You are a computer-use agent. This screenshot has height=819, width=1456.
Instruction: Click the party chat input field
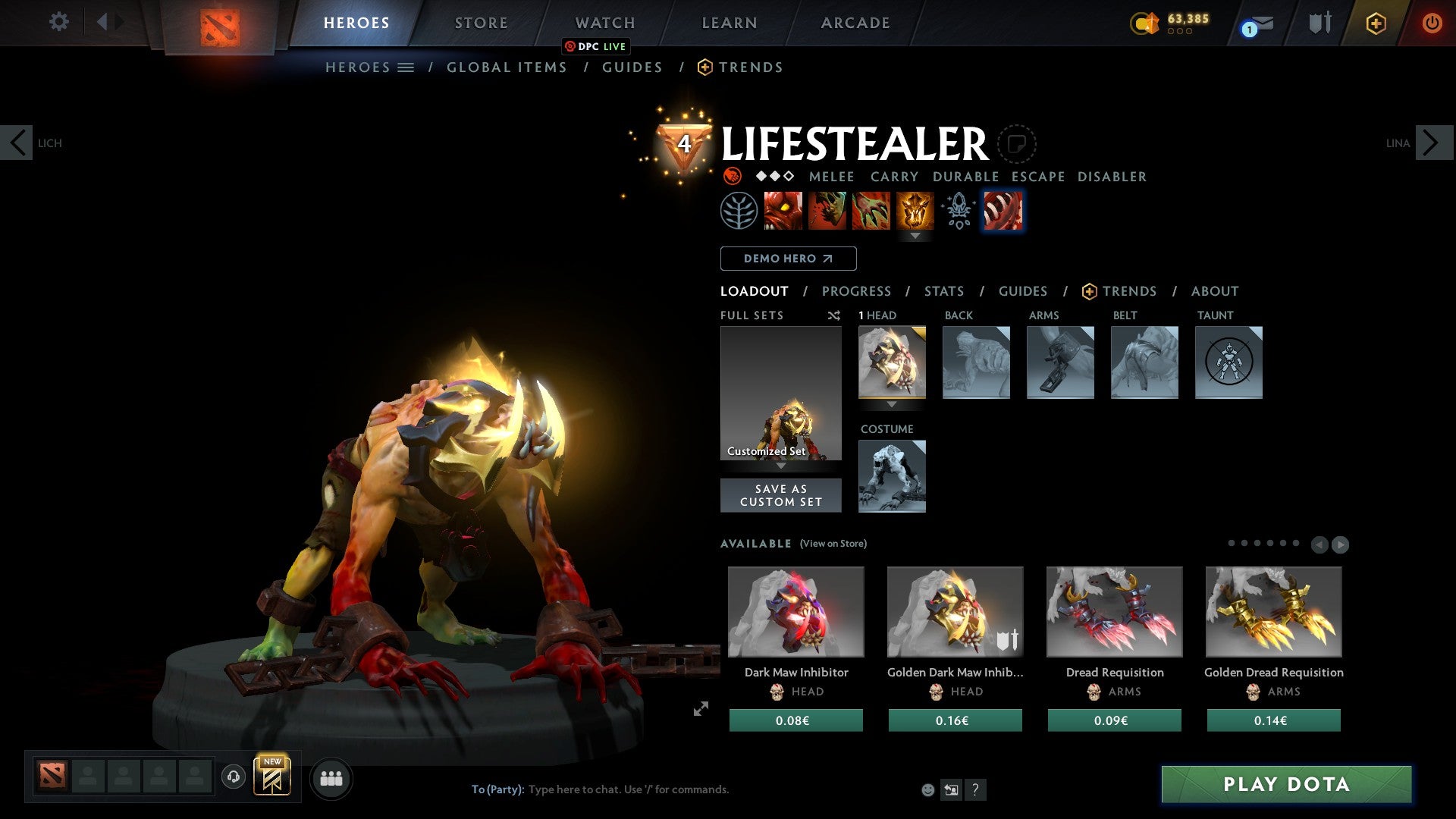(629, 789)
